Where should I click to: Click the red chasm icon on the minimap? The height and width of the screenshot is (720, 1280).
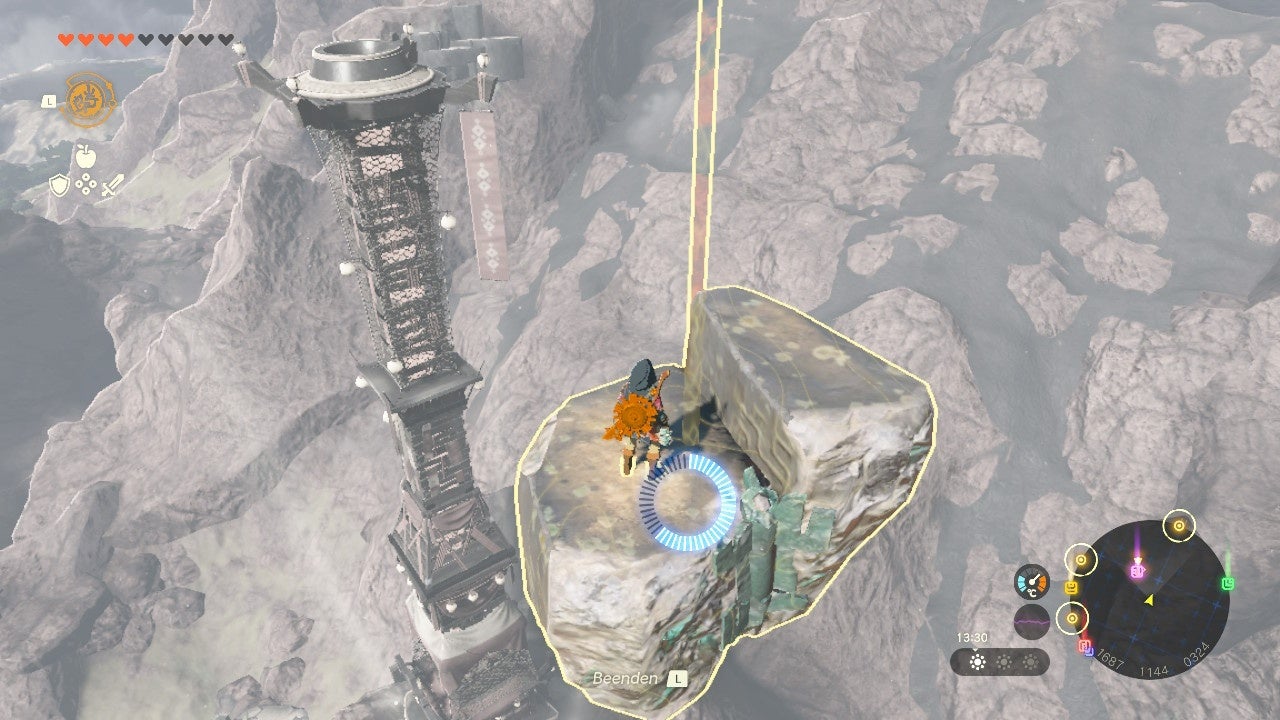coord(1086,645)
